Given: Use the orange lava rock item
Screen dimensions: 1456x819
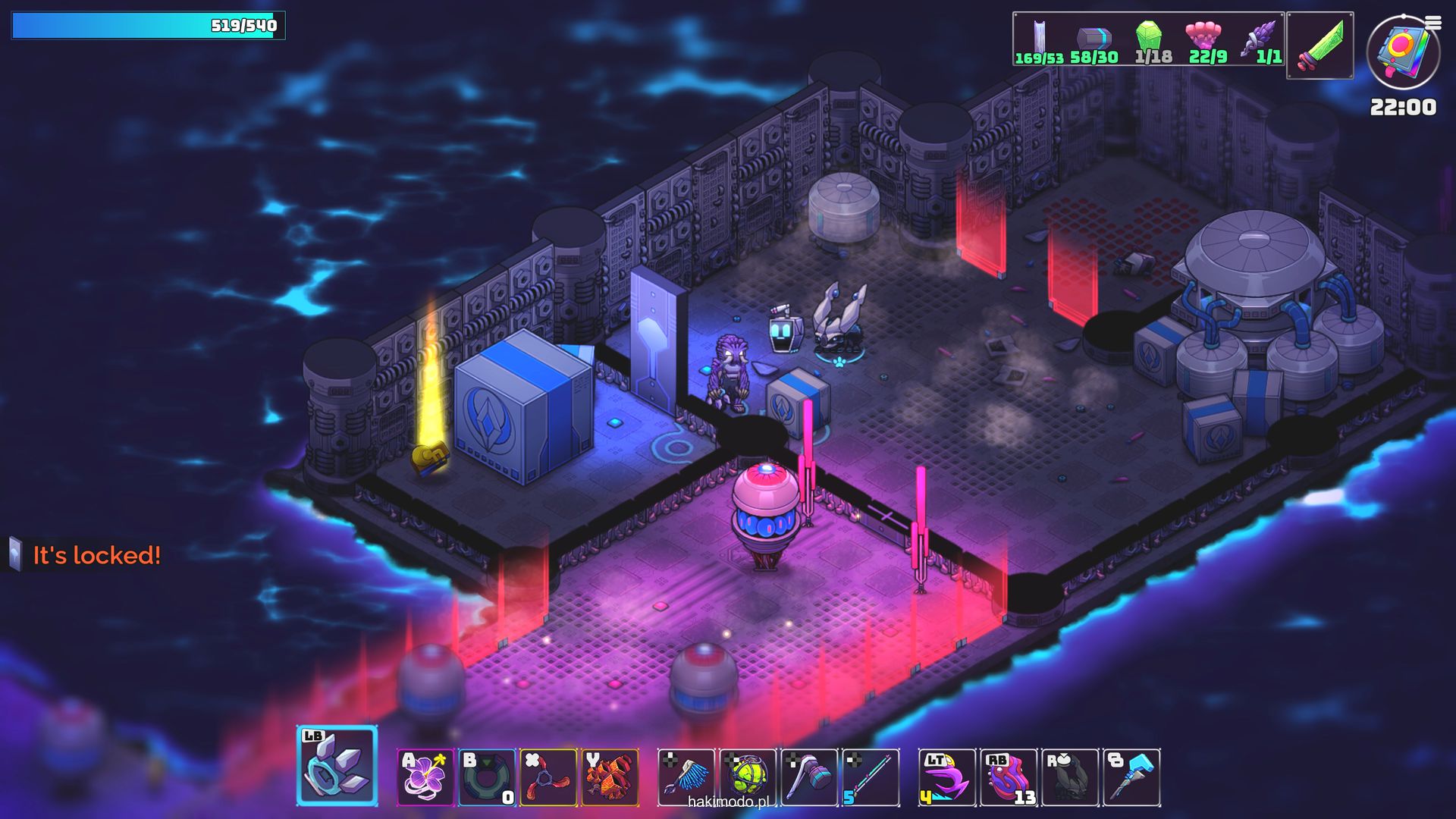Looking at the screenshot, I should pyautogui.click(x=610, y=777).
